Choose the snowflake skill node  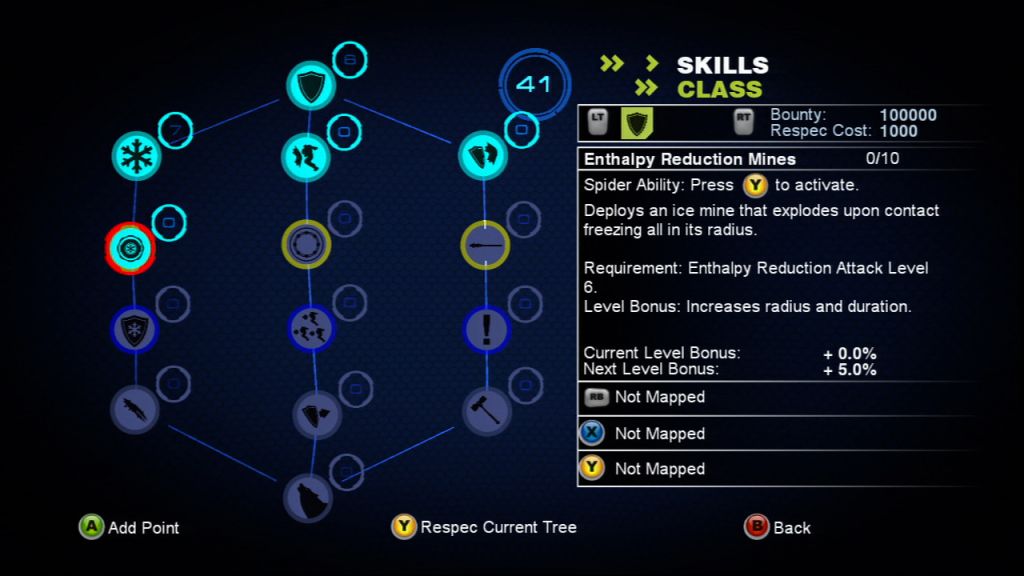tap(135, 155)
